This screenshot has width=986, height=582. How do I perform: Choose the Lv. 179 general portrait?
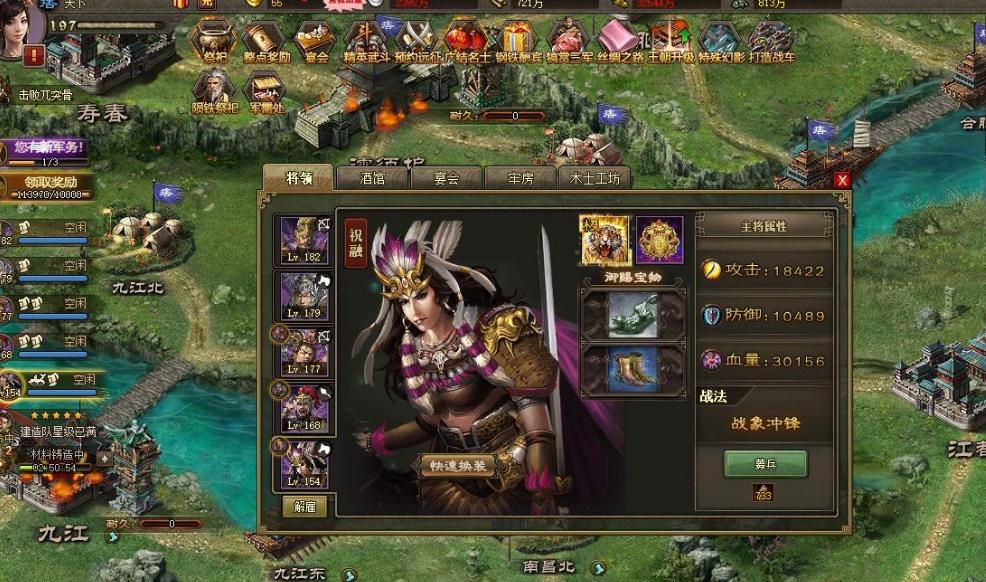[304, 297]
